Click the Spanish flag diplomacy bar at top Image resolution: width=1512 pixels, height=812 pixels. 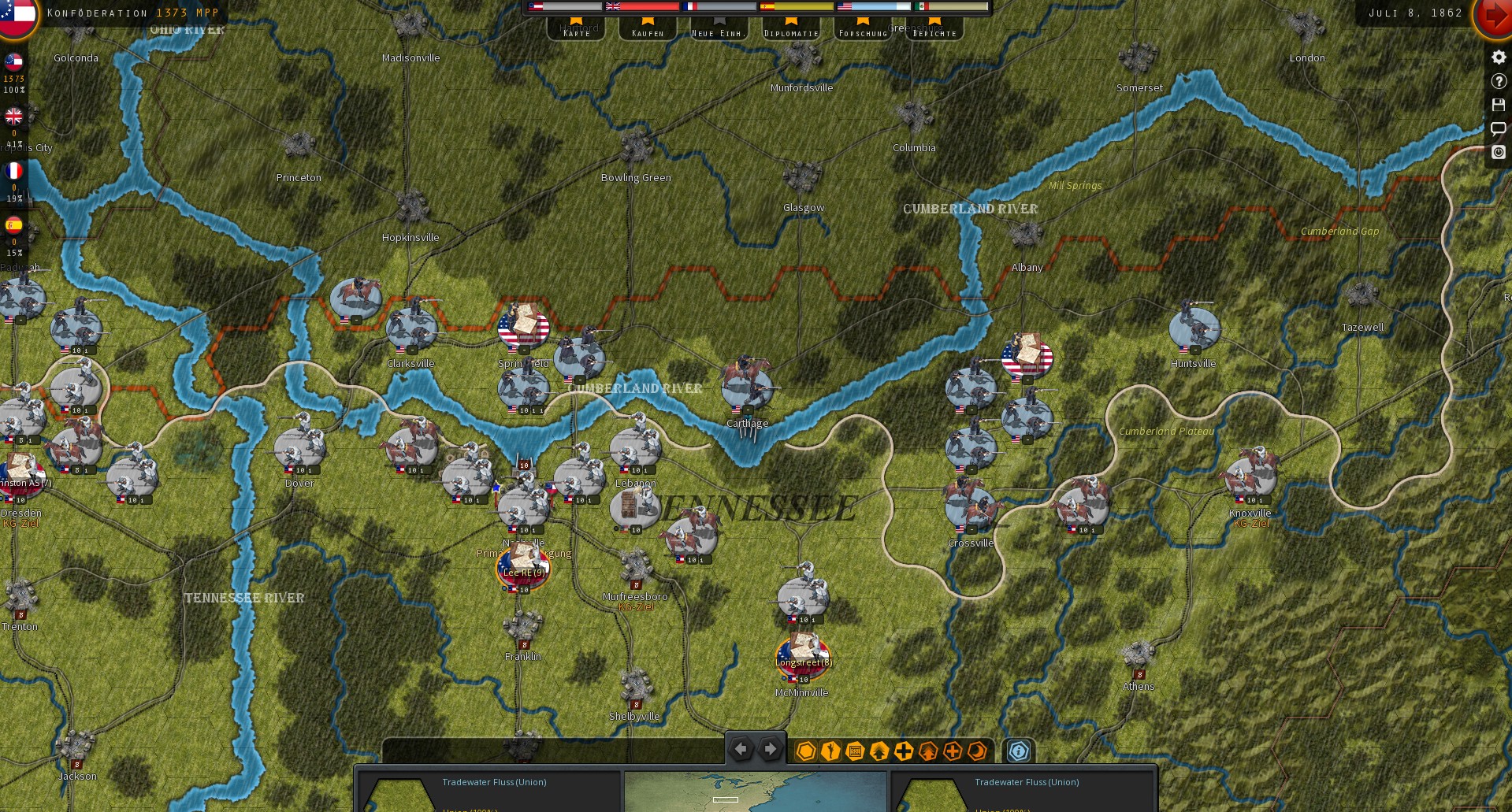coord(796,6)
